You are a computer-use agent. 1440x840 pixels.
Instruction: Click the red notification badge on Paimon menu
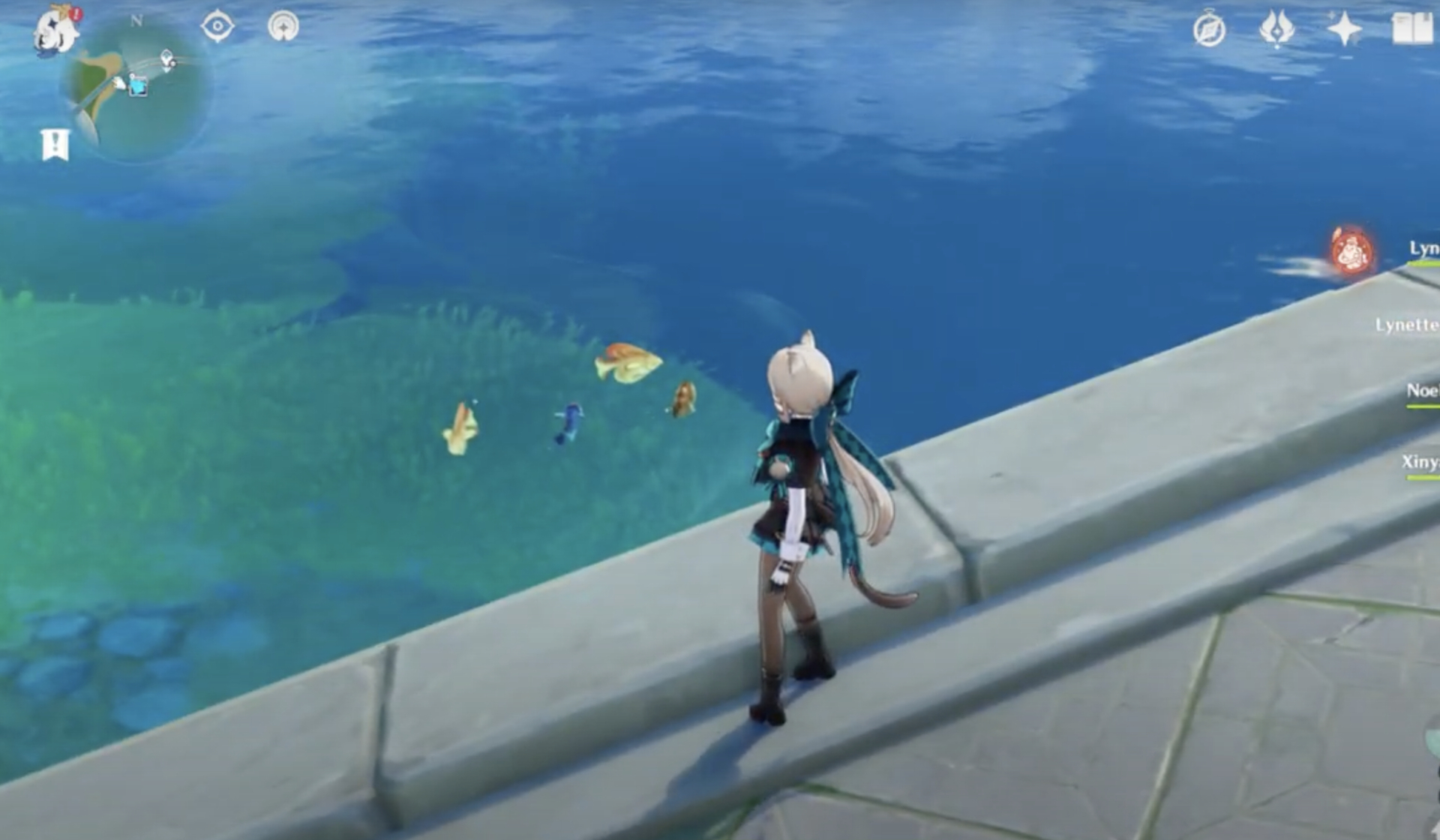point(75,16)
